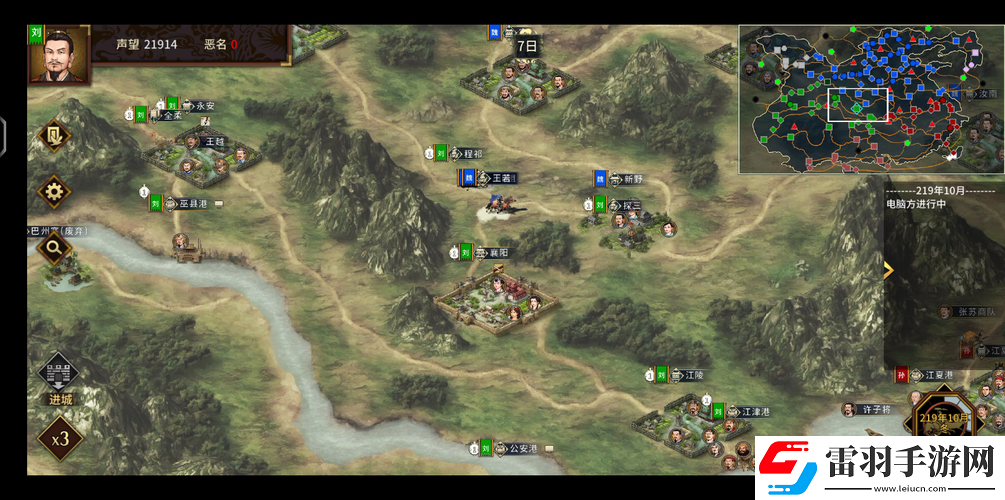The image size is (1005, 500).
Task: Collapse the event log with the orange arrow
Action: [888, 270]
